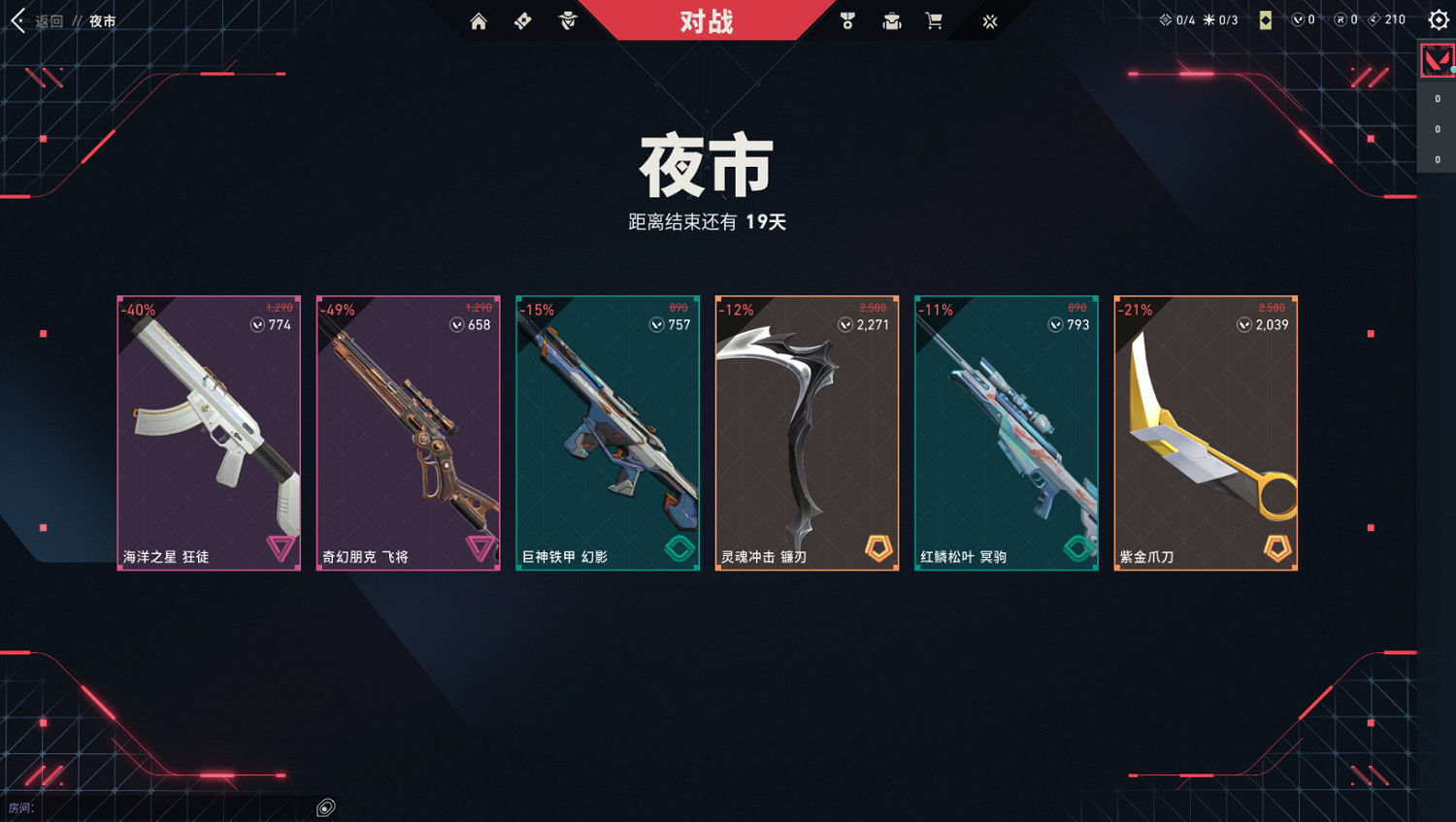Switch to the 对战 tab
This screenshot has width=1456, height=822.
[x=707, y=19]
